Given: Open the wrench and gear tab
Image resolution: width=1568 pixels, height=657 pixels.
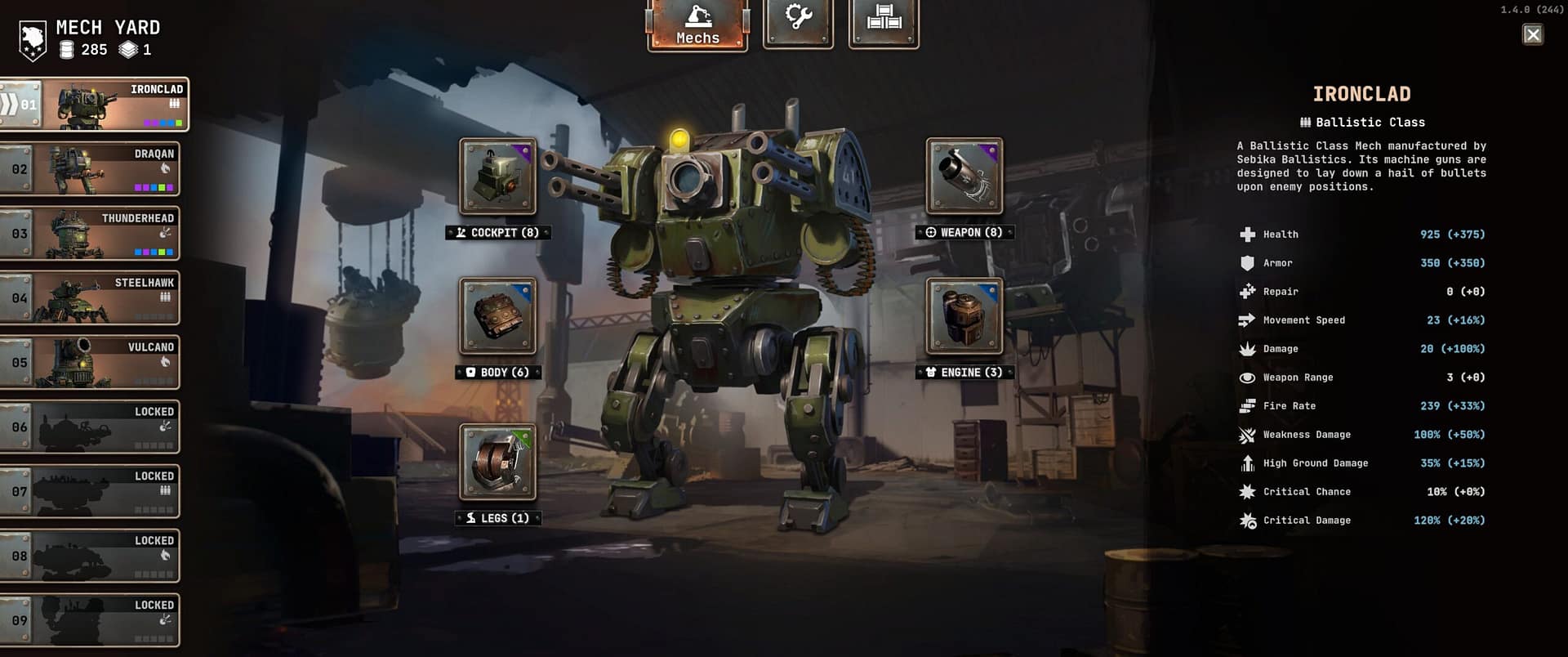Looking at the screenshot, I should pyautogui.click(x=798, y=23).
